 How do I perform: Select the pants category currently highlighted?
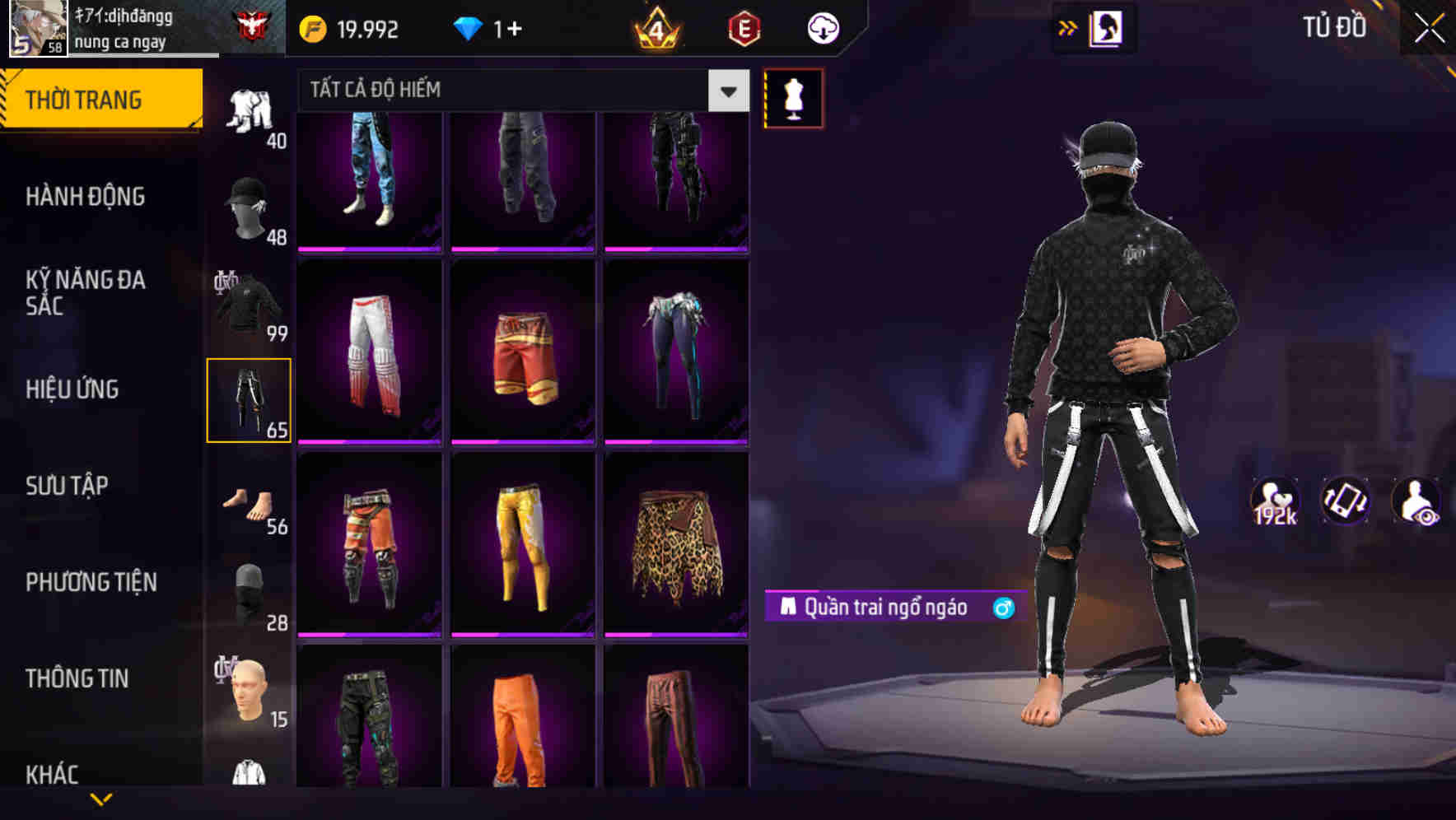click(250, 399)
